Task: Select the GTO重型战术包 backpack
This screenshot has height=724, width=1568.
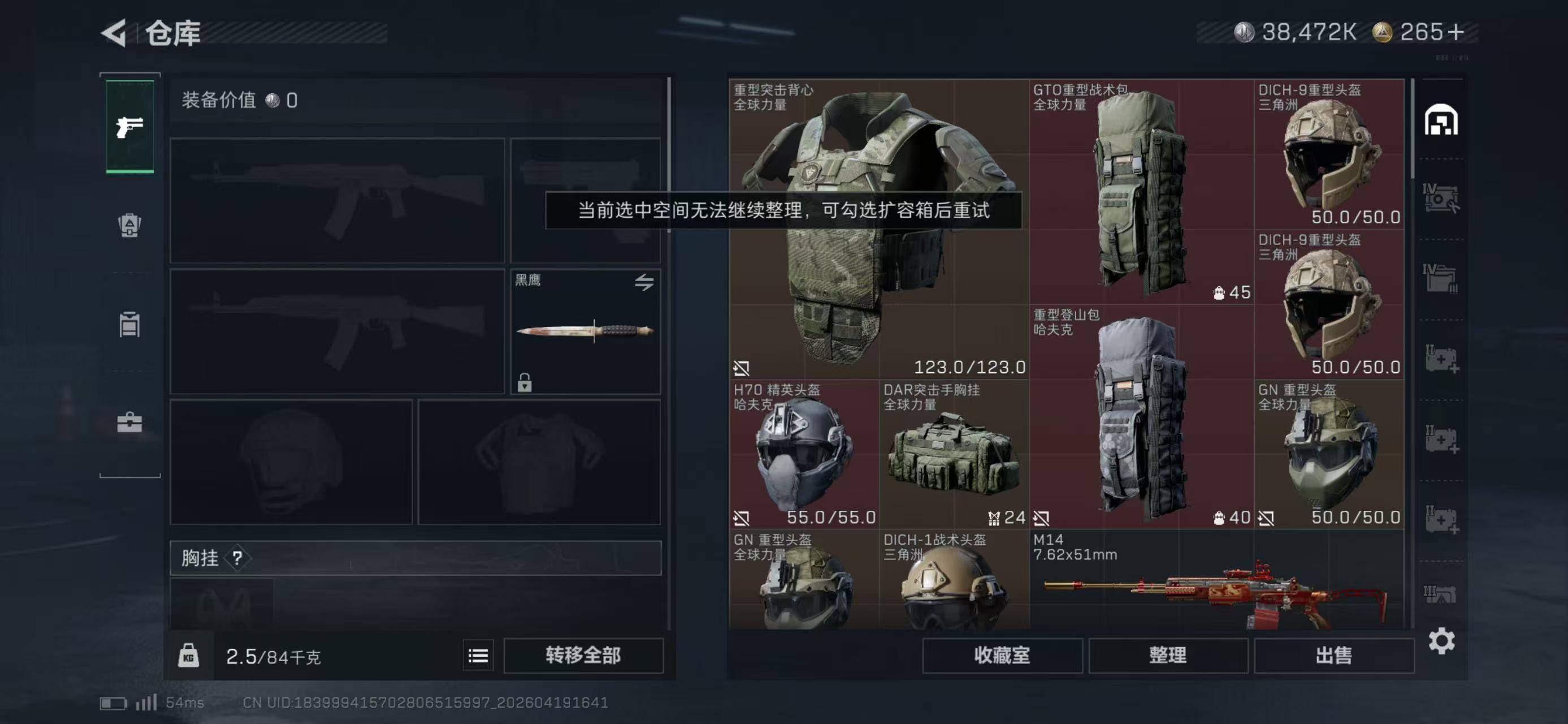Action: pyautogui.click(x=1141, y=192)
